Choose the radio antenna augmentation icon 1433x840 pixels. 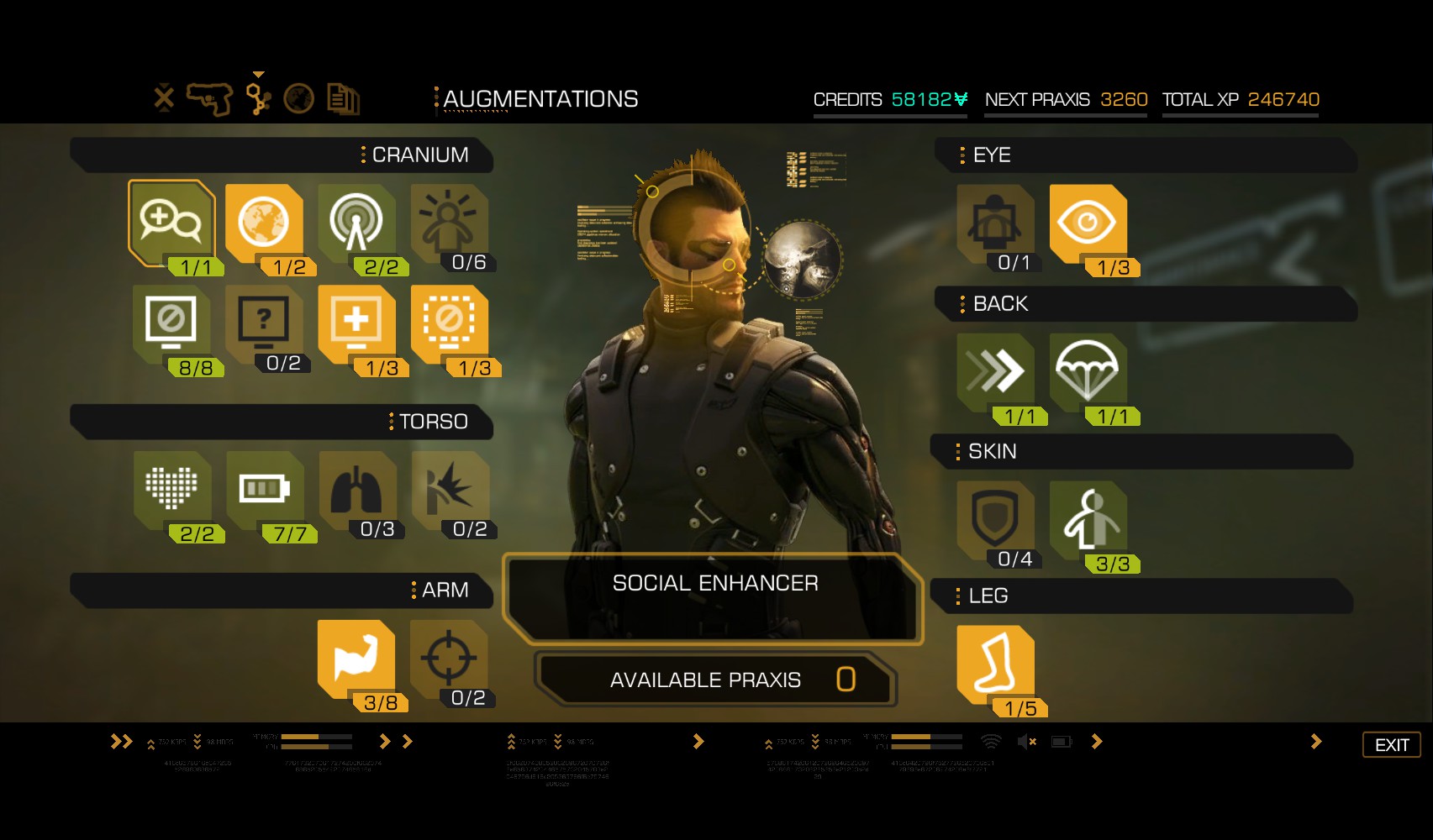(x=356, y=222)
